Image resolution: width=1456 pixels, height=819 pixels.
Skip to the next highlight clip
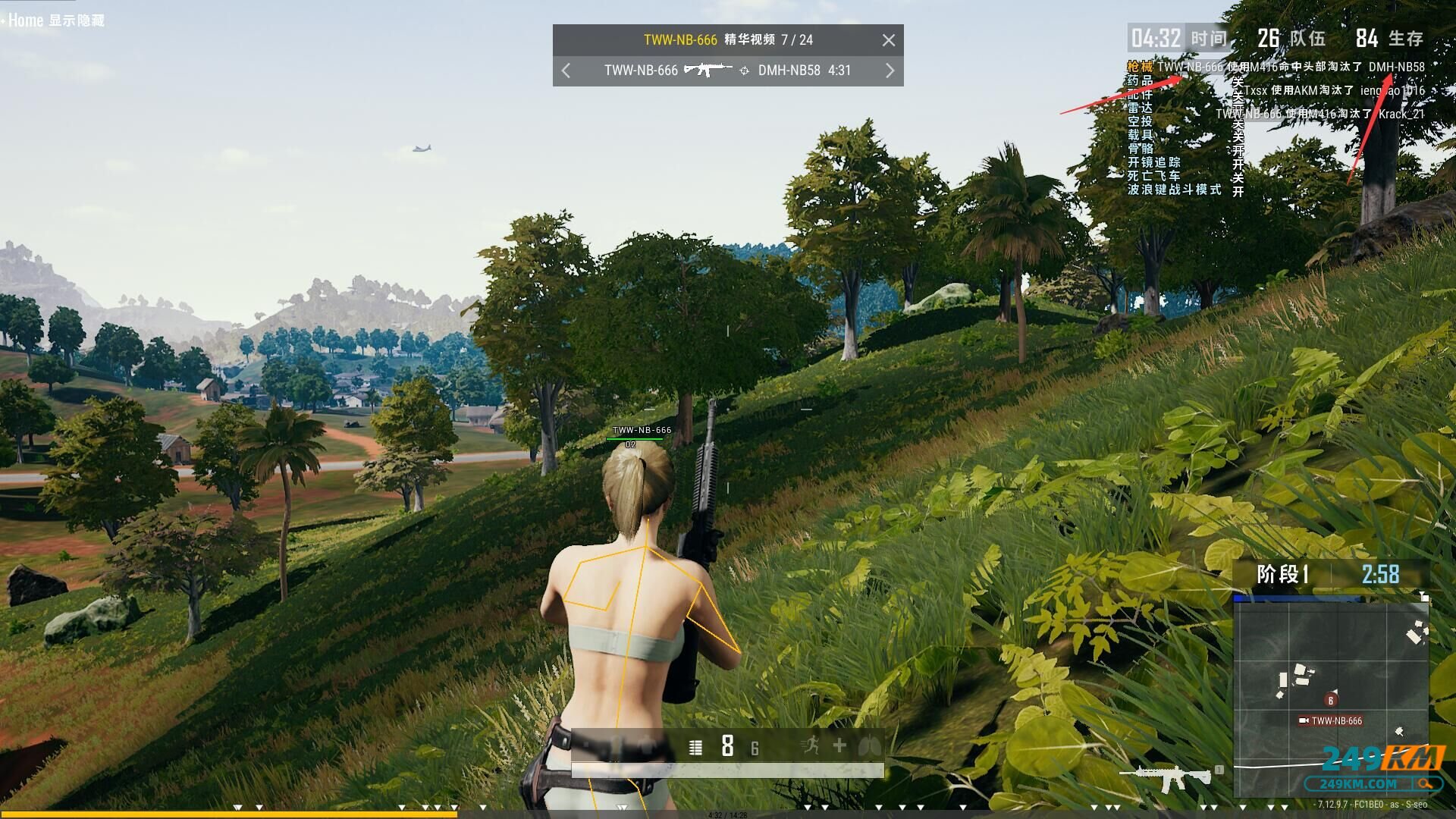point(890,71)
